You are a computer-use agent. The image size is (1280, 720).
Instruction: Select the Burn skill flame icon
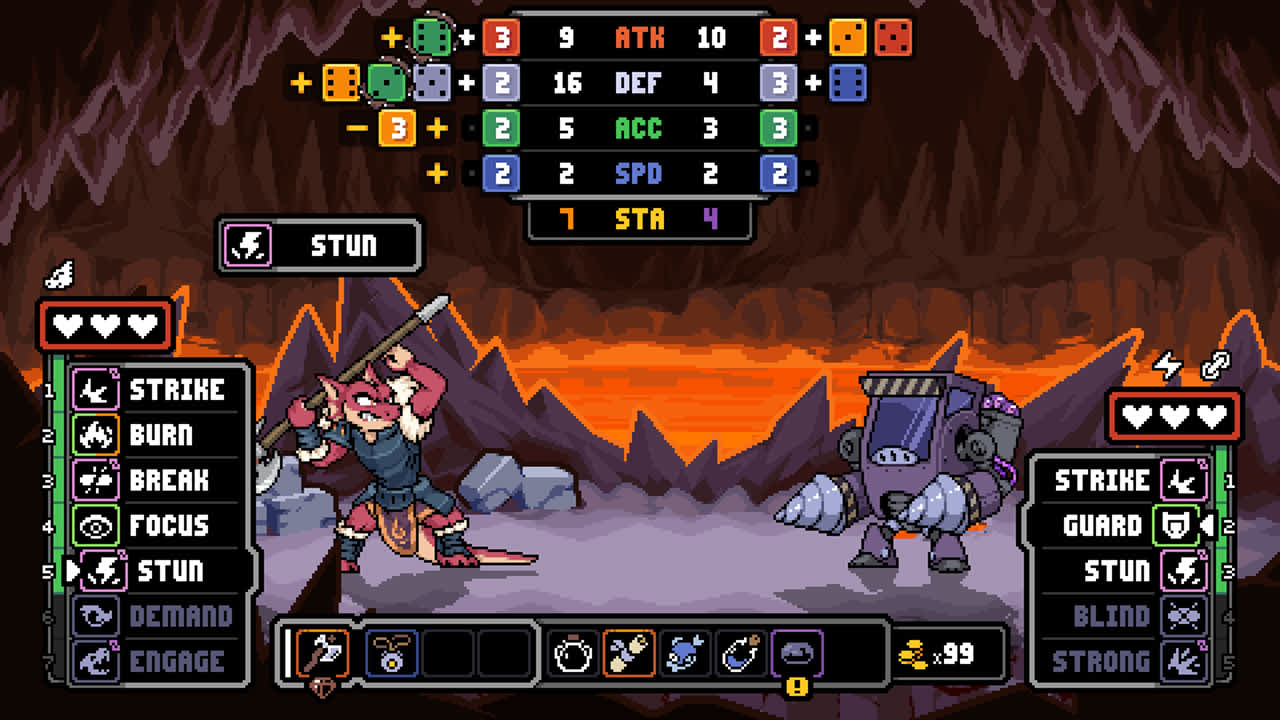point(95,435)
